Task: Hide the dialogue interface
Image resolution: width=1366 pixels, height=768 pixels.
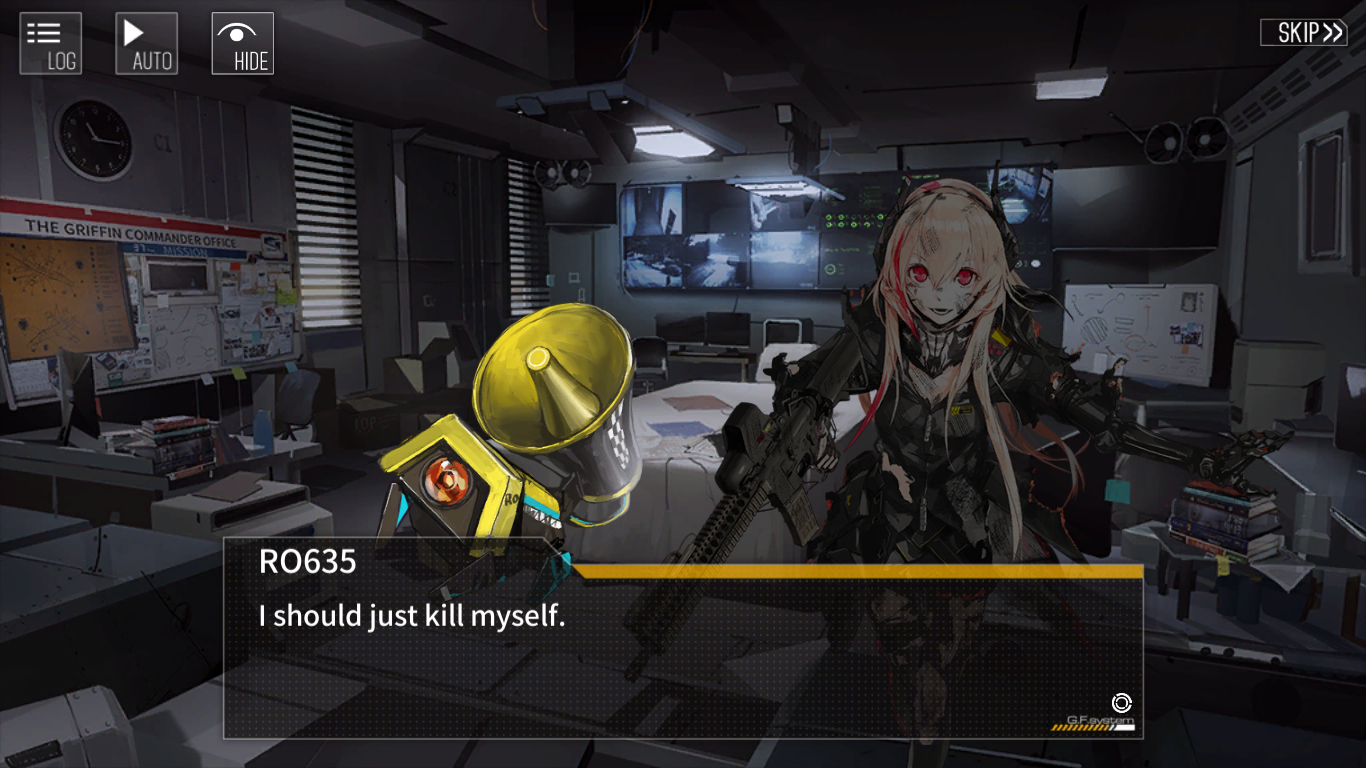Action: click(243, 44)
